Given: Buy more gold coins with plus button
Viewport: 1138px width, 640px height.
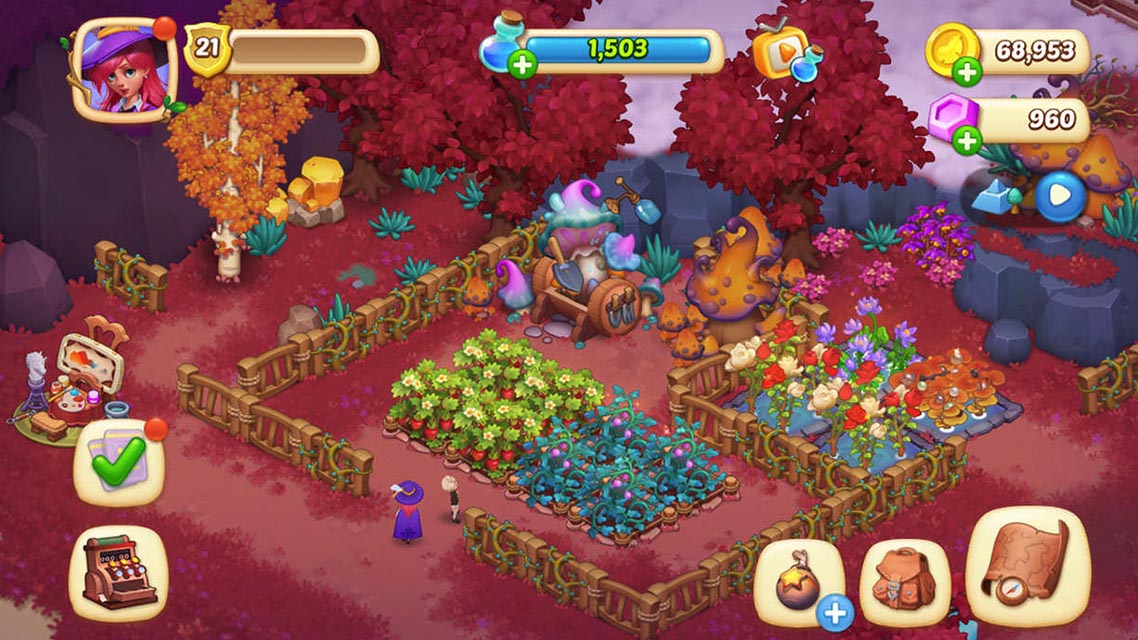Looking at the screenshot, I should (x=966, y=71).
